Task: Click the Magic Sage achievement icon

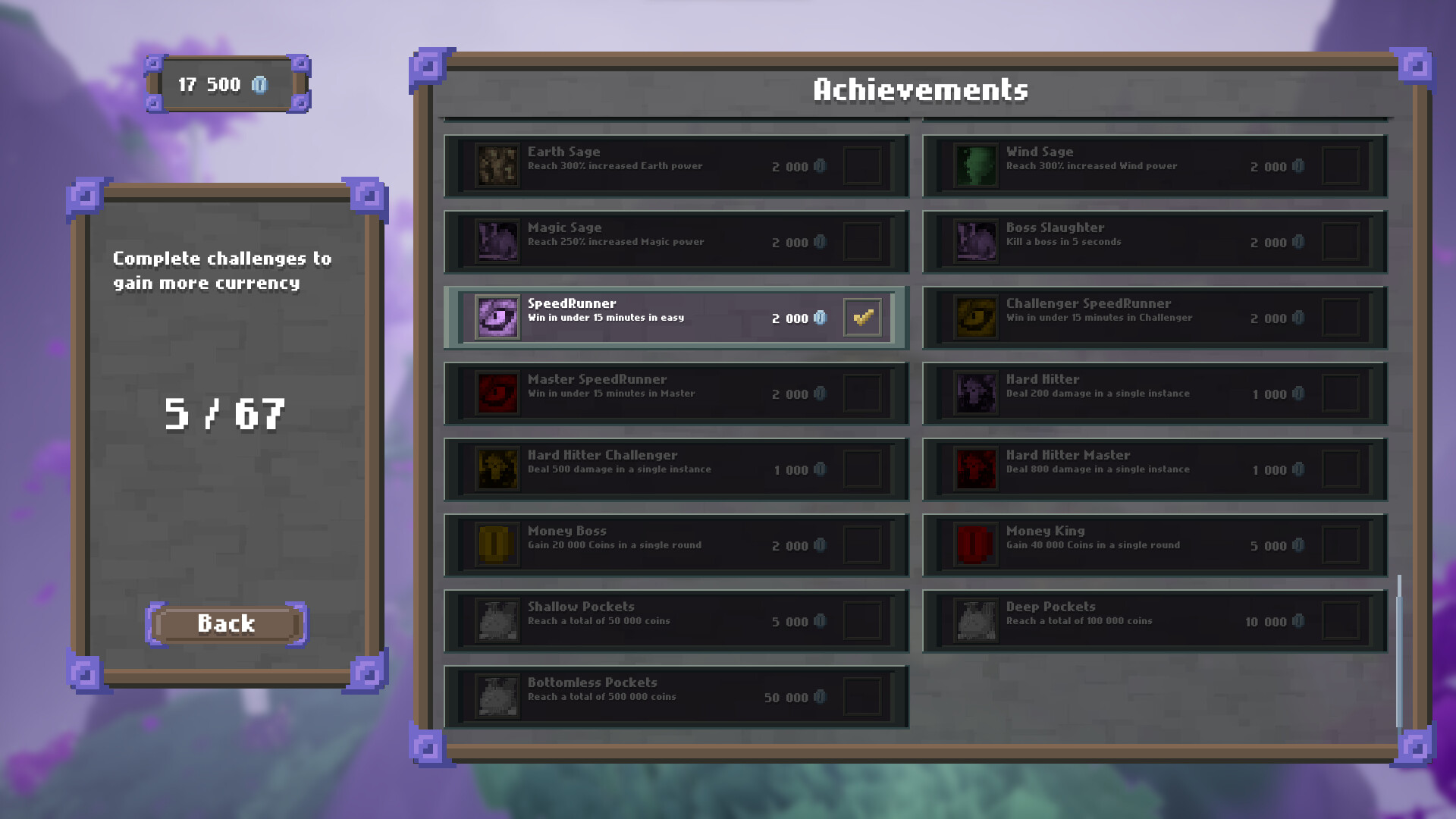Action: point(497,241)
